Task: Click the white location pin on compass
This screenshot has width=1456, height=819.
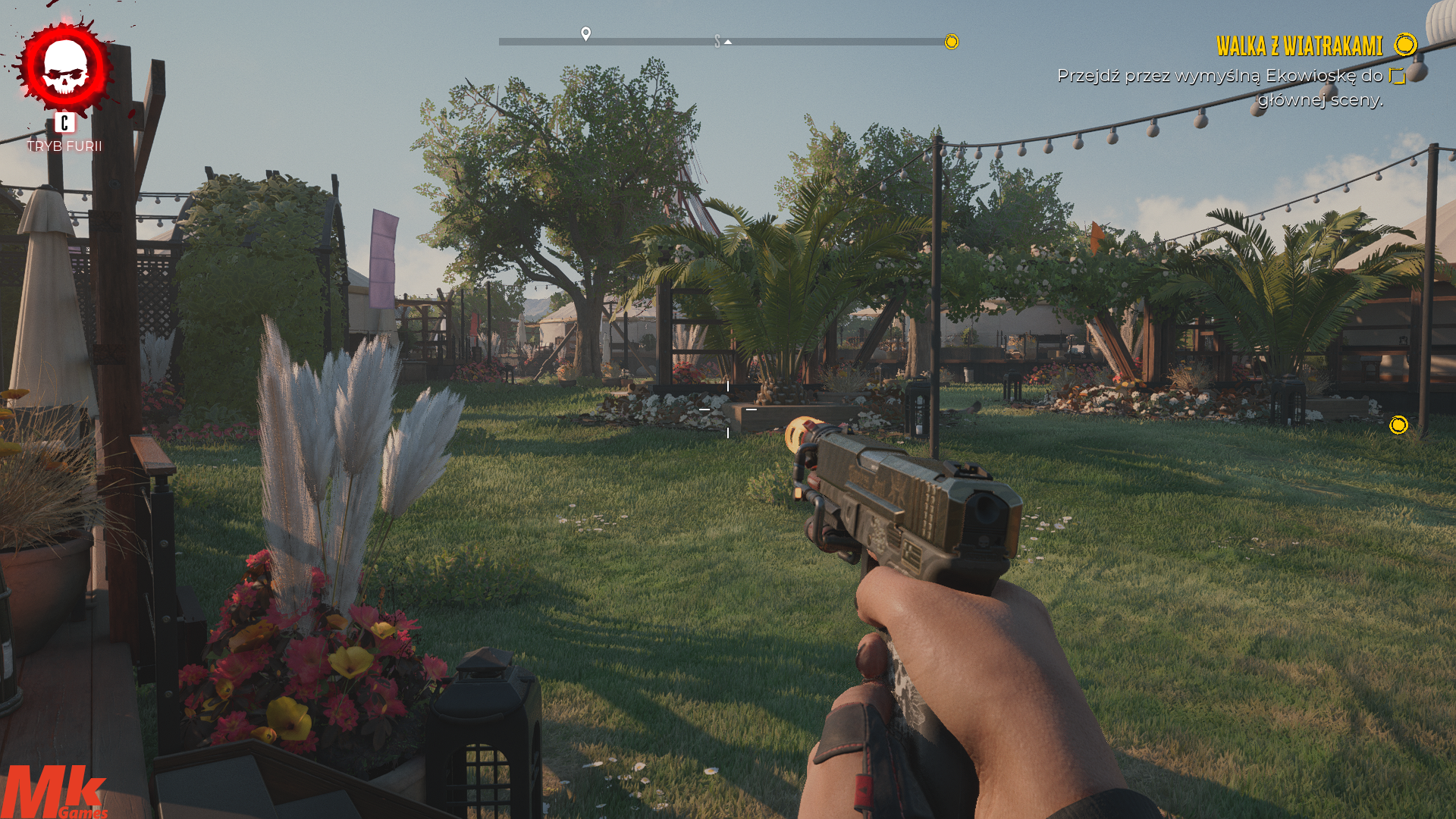Action: [585, 33]
